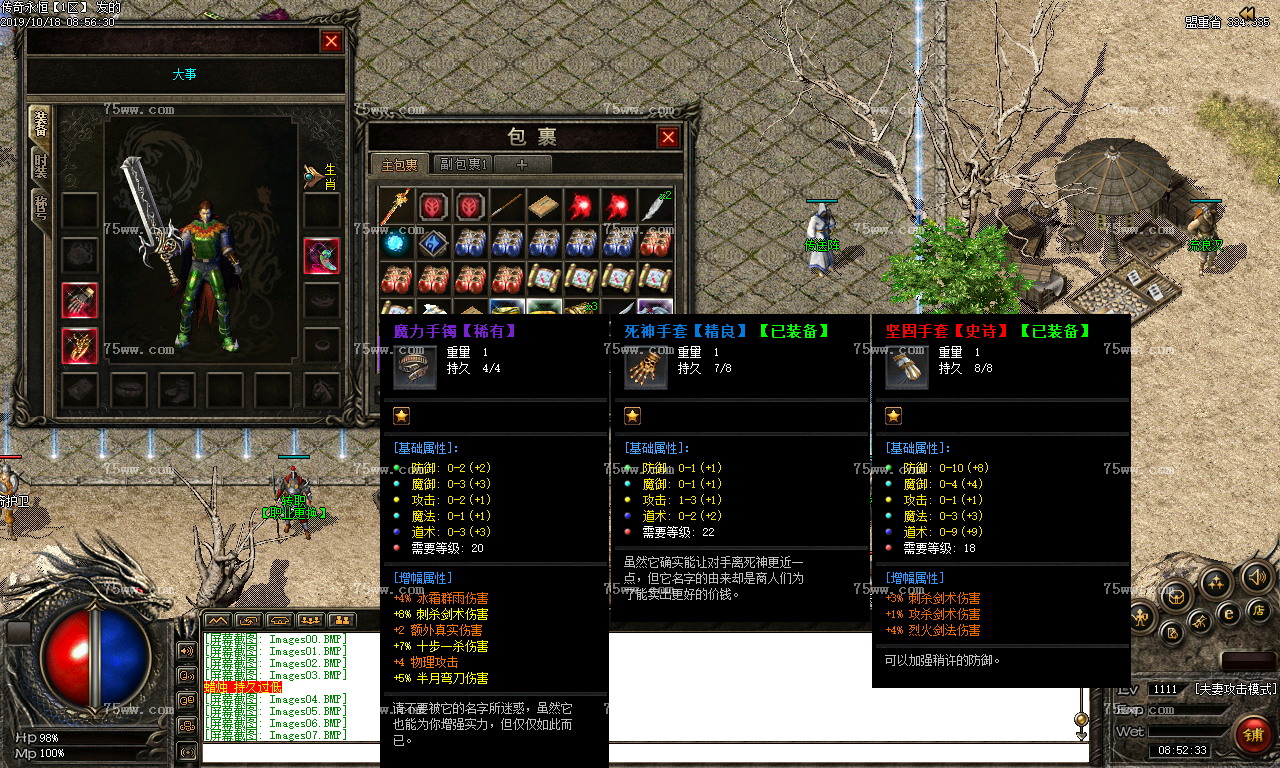Add a new bag with the plus tab
This screenshot has height=768, width=1280.
click(522, 164)
